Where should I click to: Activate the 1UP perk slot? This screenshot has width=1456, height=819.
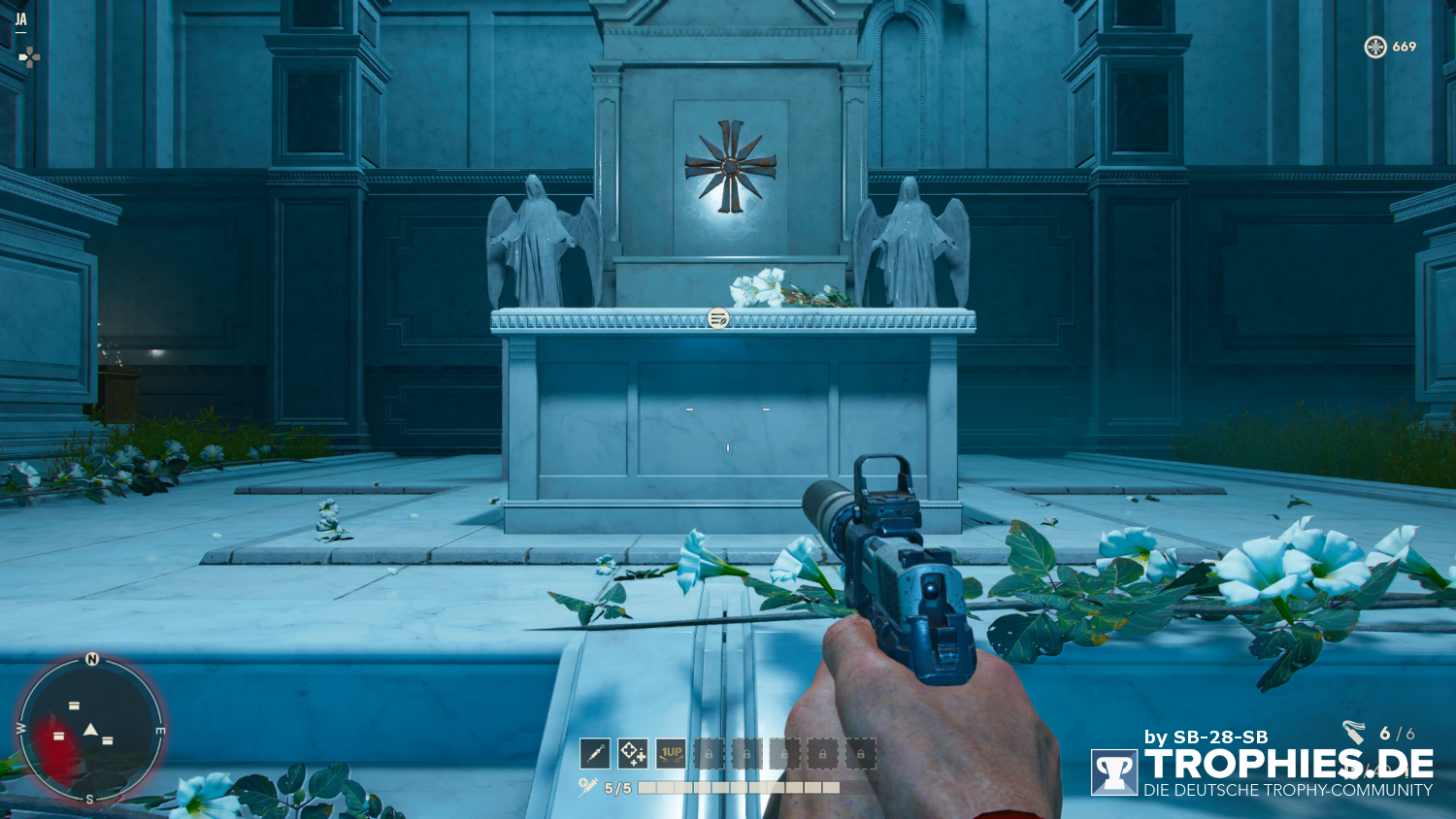(x=670, y=753)
